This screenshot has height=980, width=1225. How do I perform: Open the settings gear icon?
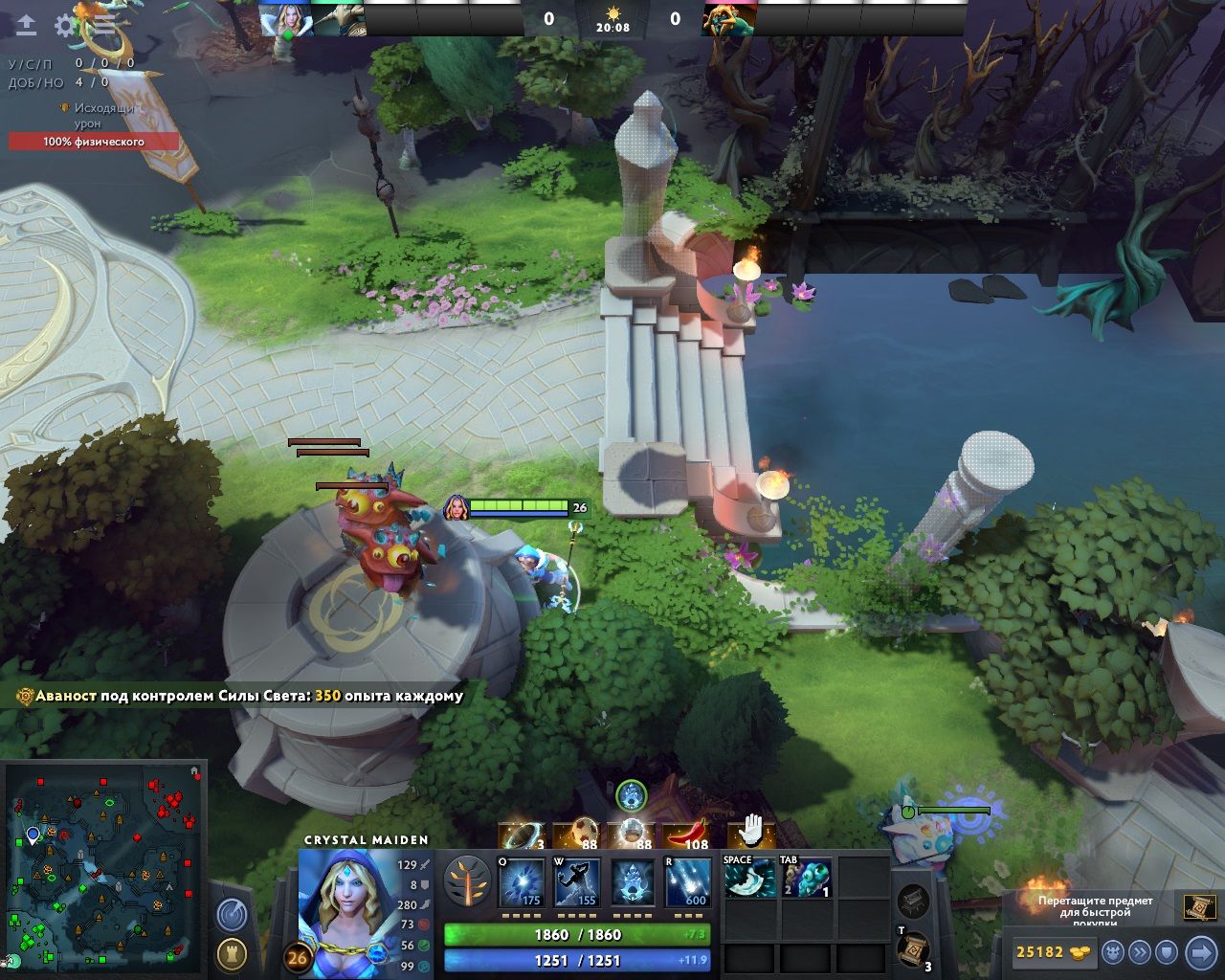65,26
